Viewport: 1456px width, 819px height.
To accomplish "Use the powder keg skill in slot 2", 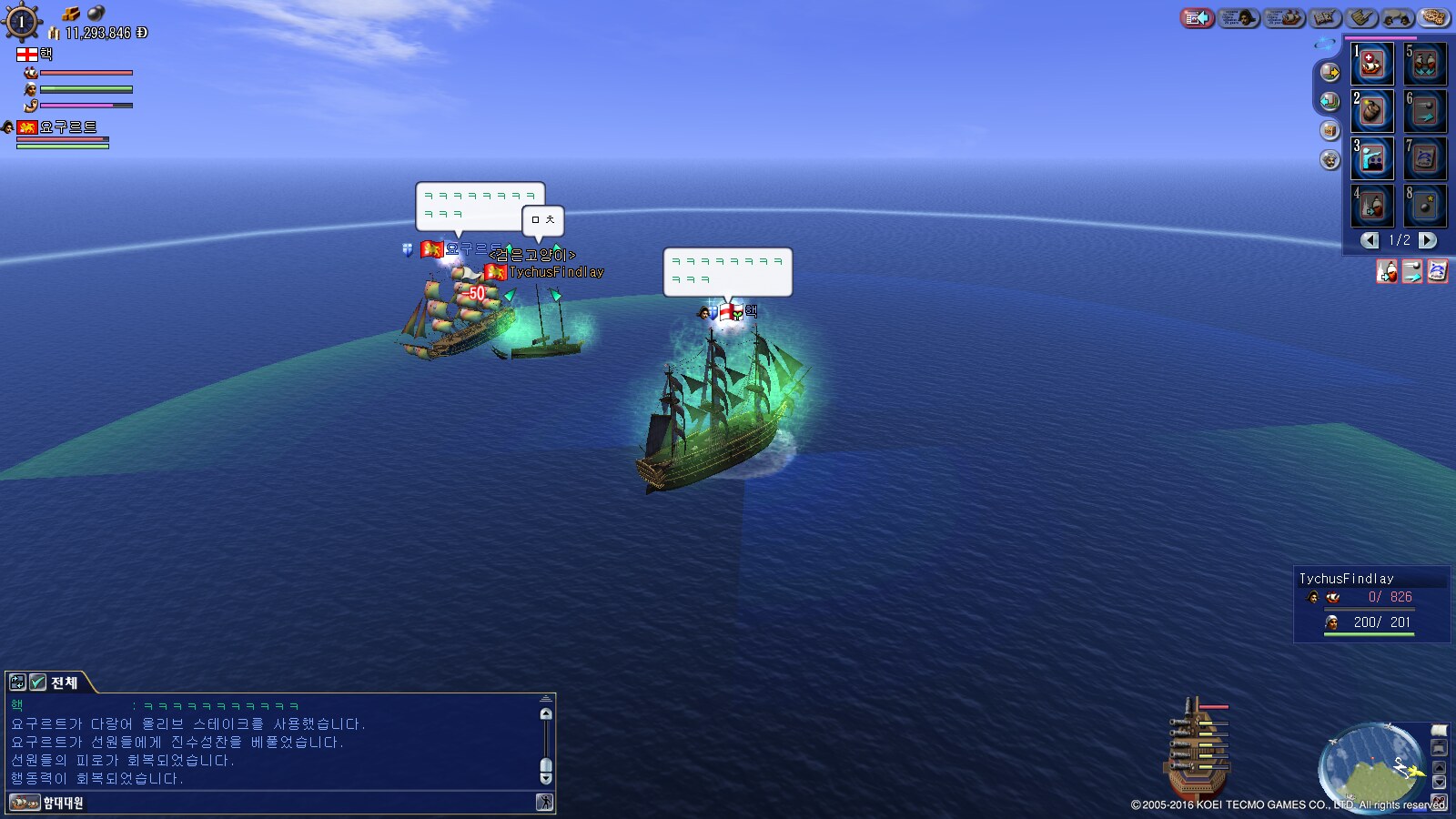I will 1371,111.
